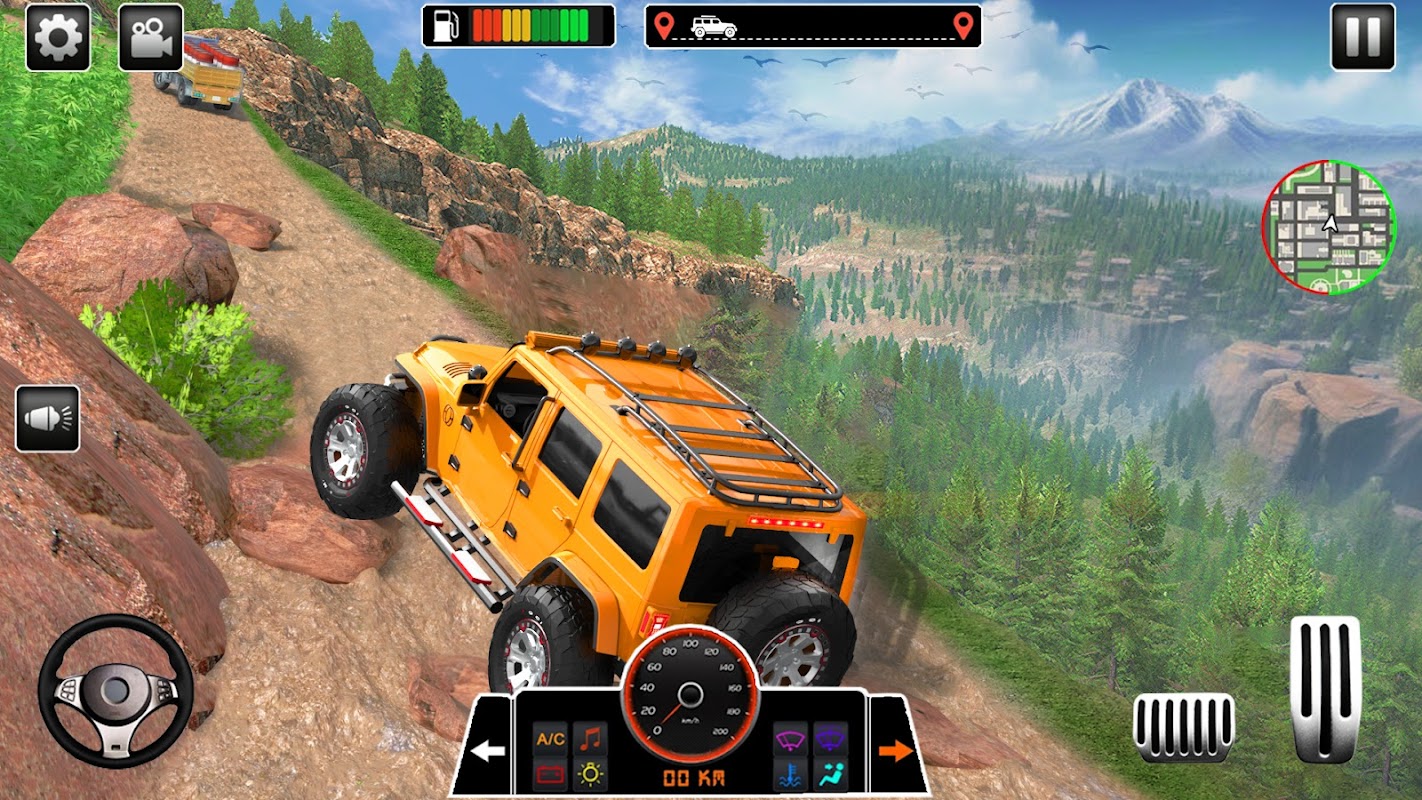Viewport: 1422px width, 800px height.
Task: Toggle the A/C dashboard button
Action: pyautogui.click(x=551, y=739)
